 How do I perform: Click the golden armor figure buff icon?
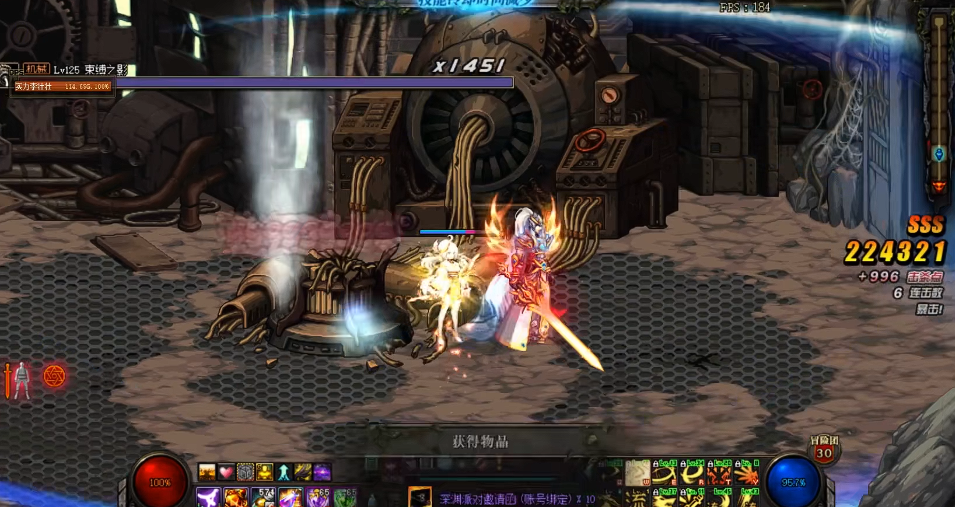(x=264, y=472)
